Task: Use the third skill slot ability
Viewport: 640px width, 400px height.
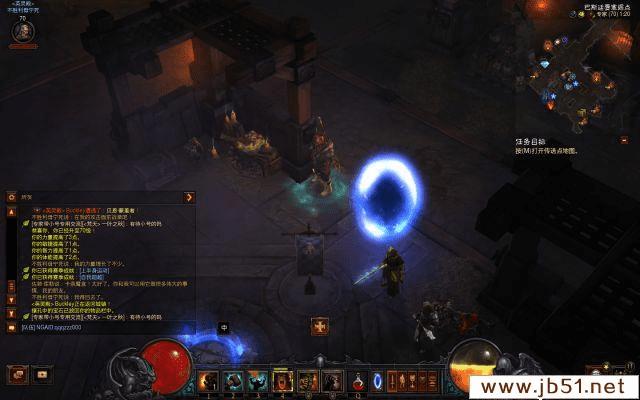Action: (258, 381)
